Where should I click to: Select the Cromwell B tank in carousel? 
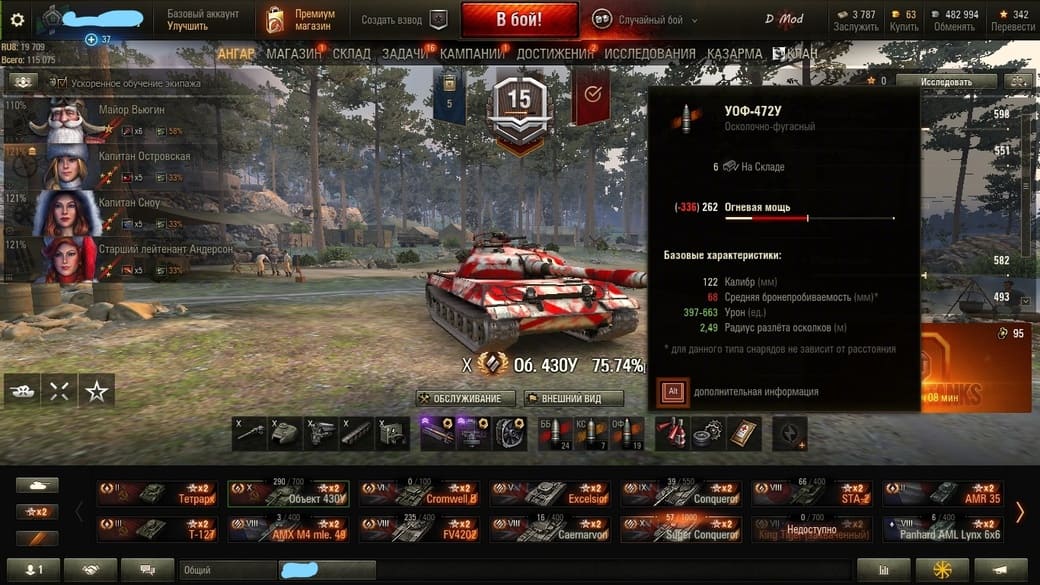[418, 493]
